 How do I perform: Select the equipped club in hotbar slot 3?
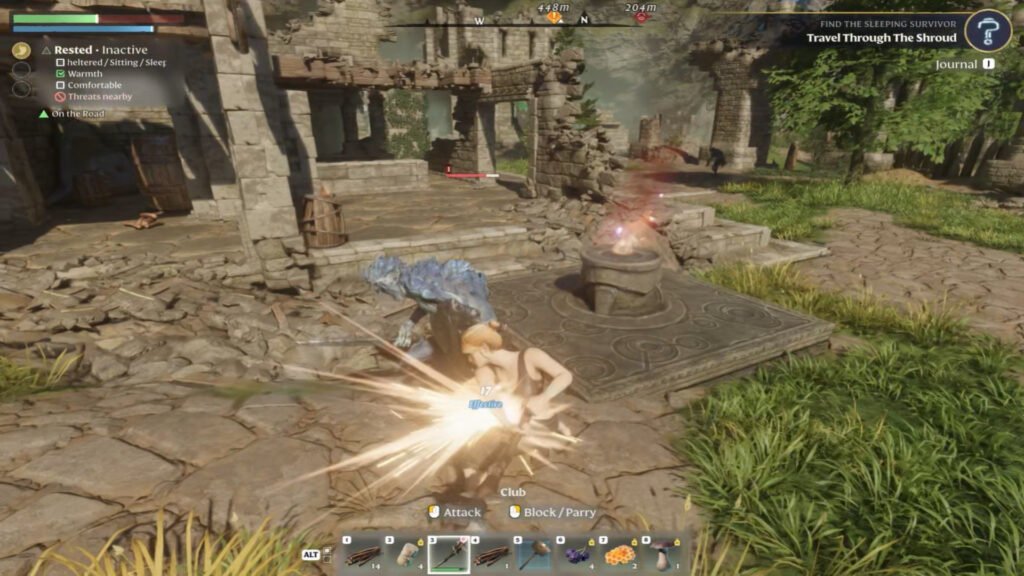coord(447,552)
